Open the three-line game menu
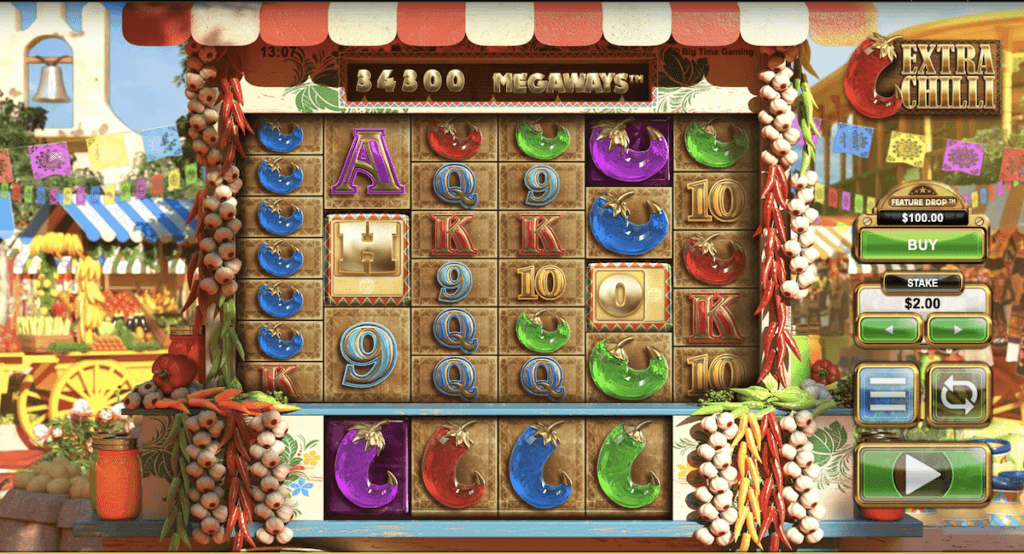 tap(887, 395)
